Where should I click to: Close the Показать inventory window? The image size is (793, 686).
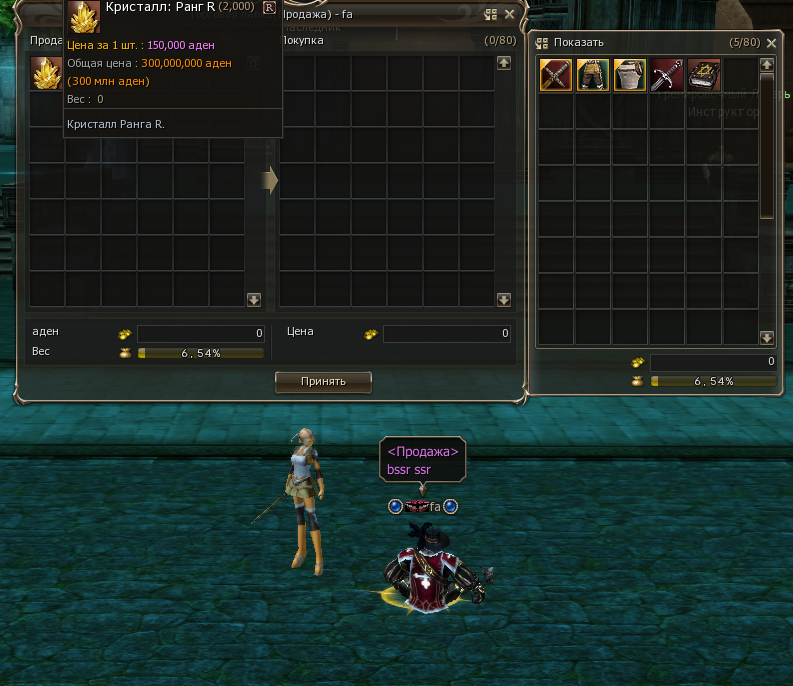pos(768,43)
